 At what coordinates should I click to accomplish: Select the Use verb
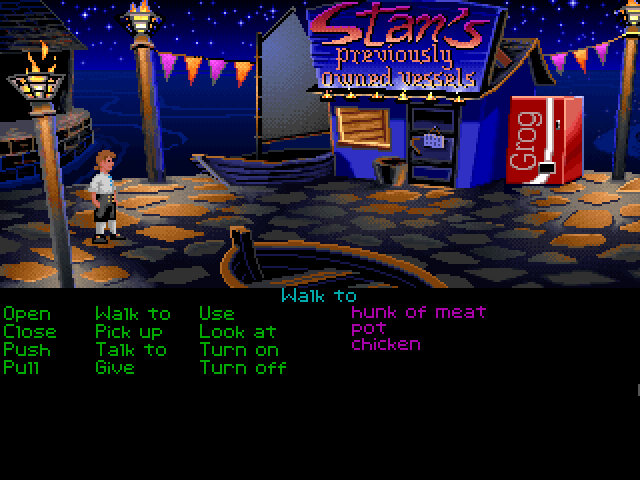pyautogui.click(x=215, y=314)
